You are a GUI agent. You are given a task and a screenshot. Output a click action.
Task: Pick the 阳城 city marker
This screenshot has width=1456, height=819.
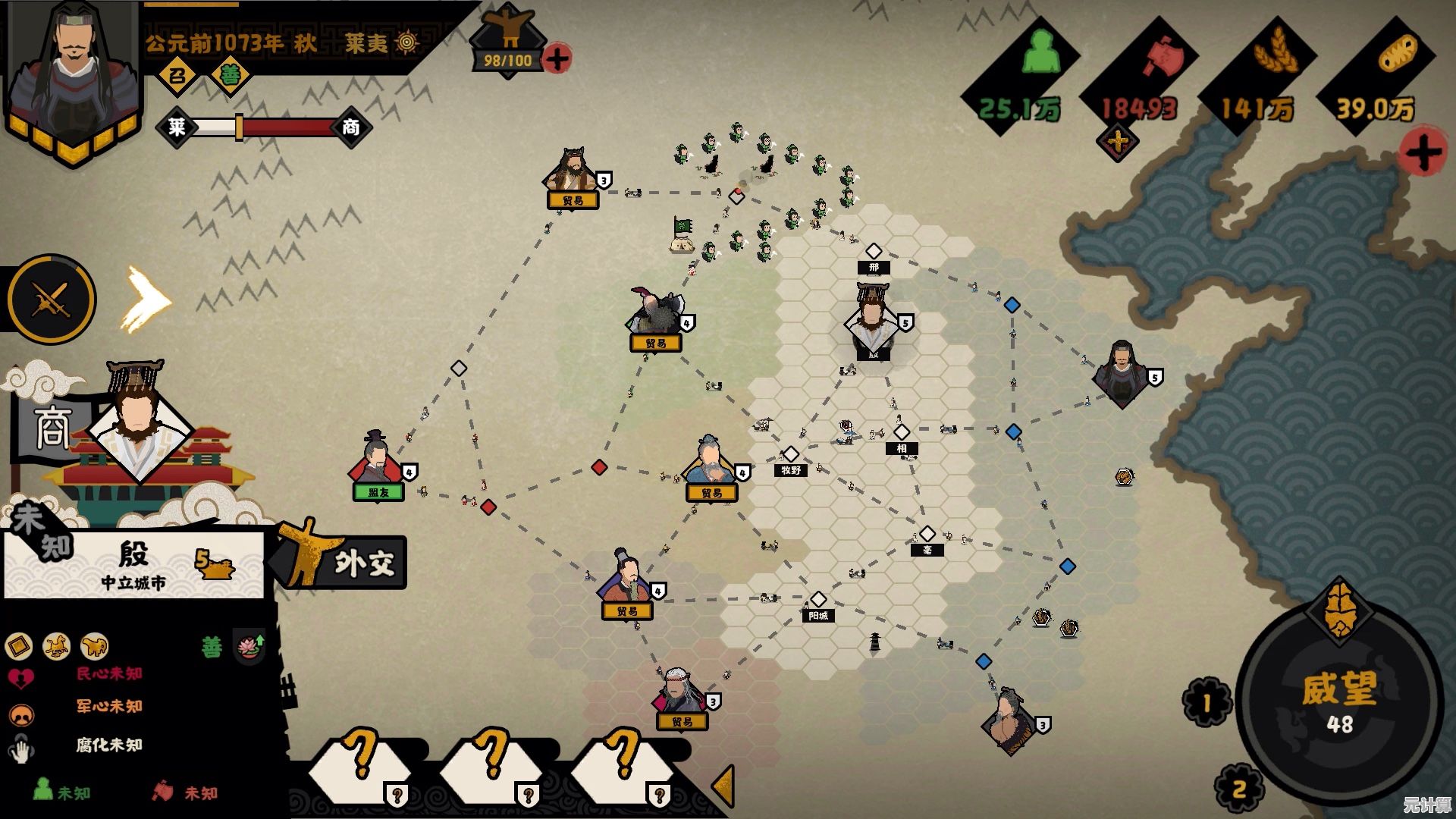point(817,601)
